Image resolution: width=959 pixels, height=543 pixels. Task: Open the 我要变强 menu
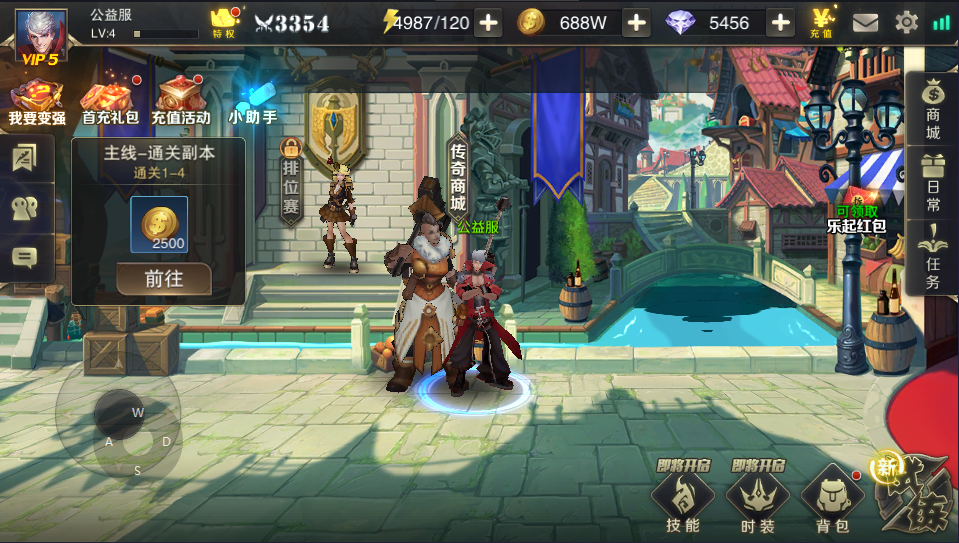37,103
